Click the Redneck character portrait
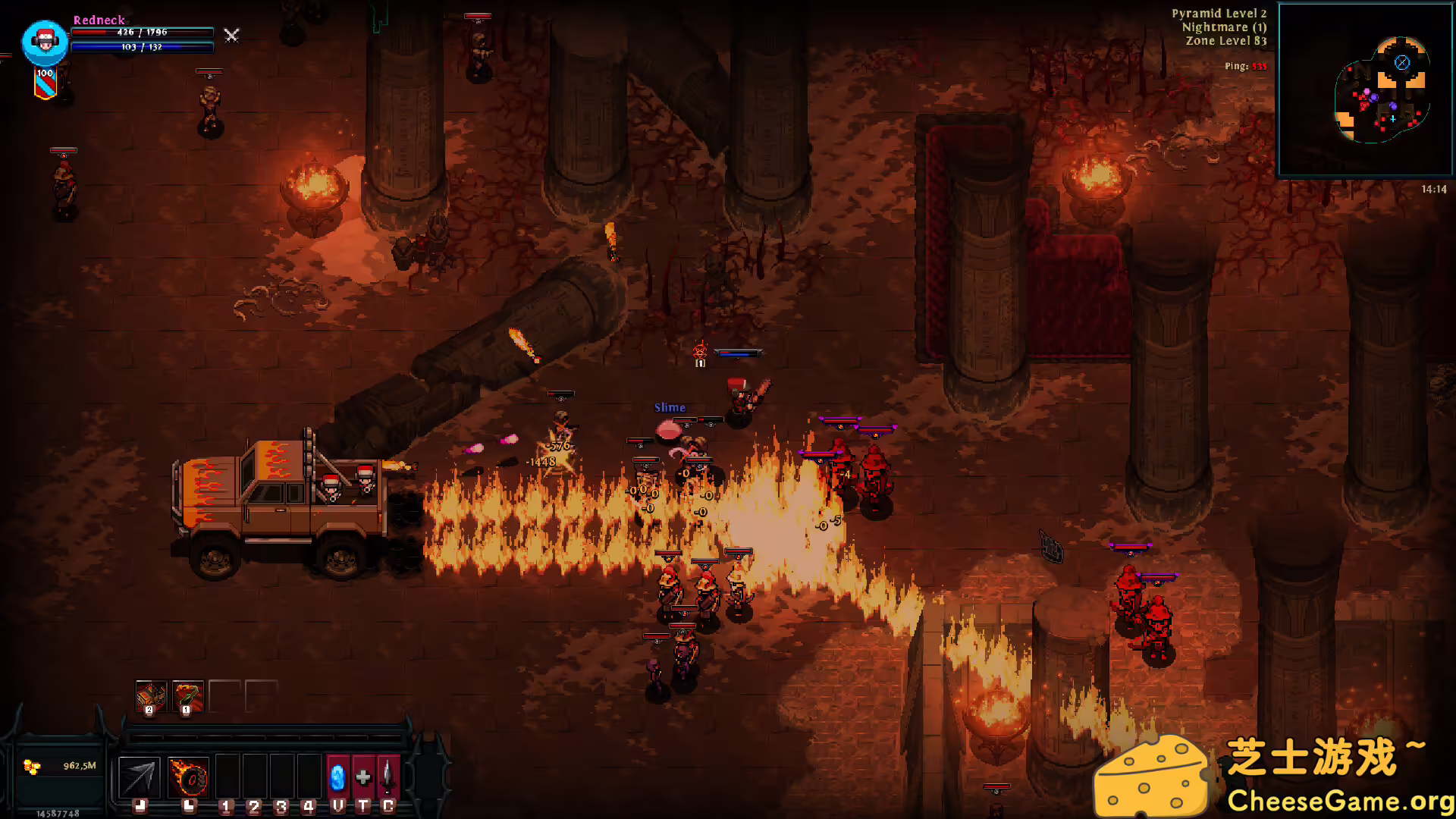 coord(45,42)
